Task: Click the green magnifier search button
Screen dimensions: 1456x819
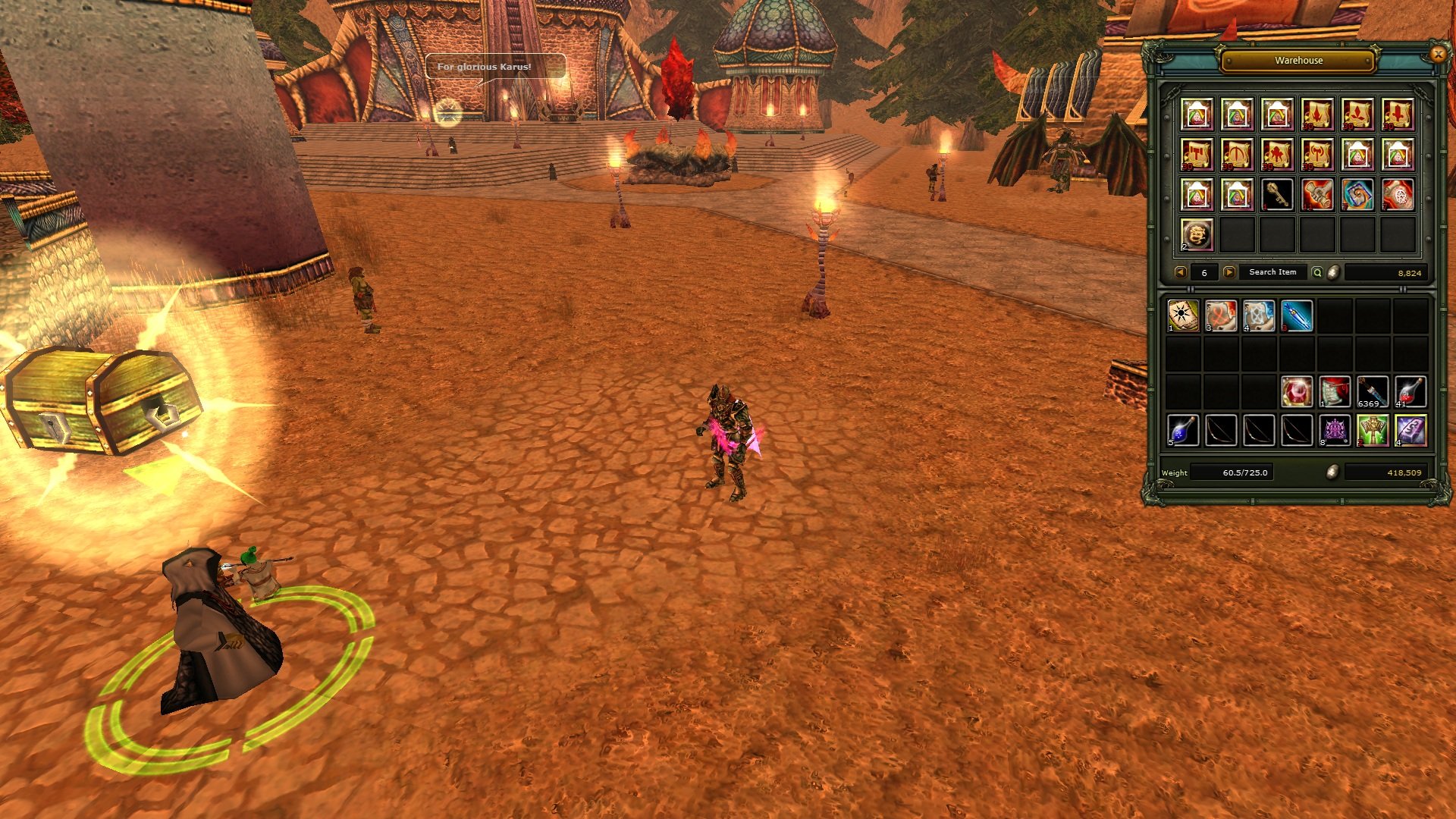Action: tap(1317, 272)
